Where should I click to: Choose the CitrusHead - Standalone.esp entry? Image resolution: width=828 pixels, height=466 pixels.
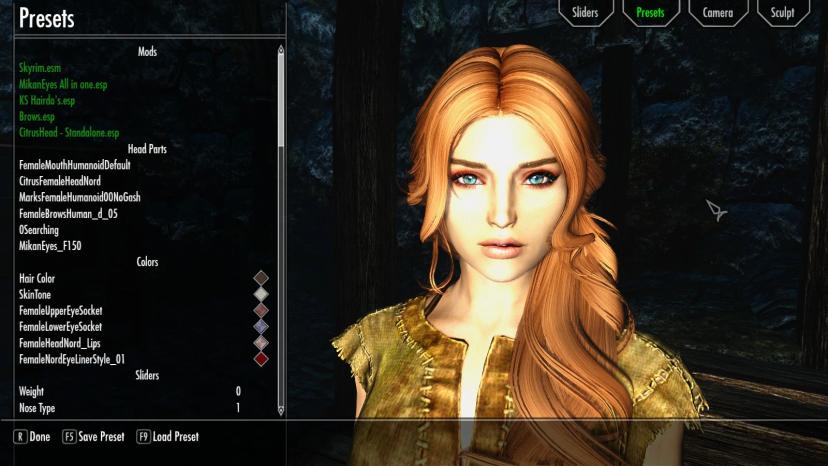click(x=69, y=132)
